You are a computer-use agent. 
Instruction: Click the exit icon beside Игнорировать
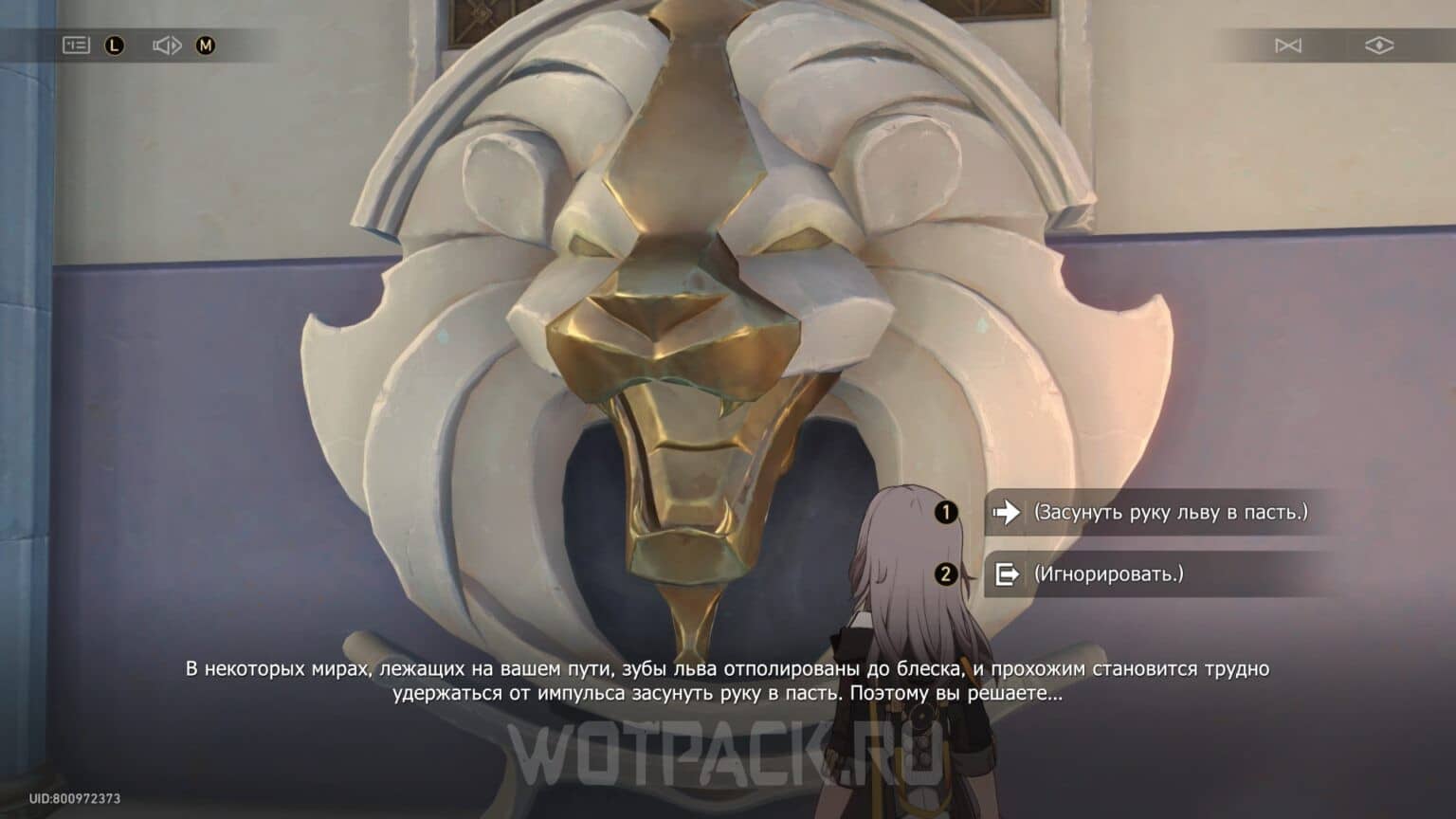(x=1009, y=575)
